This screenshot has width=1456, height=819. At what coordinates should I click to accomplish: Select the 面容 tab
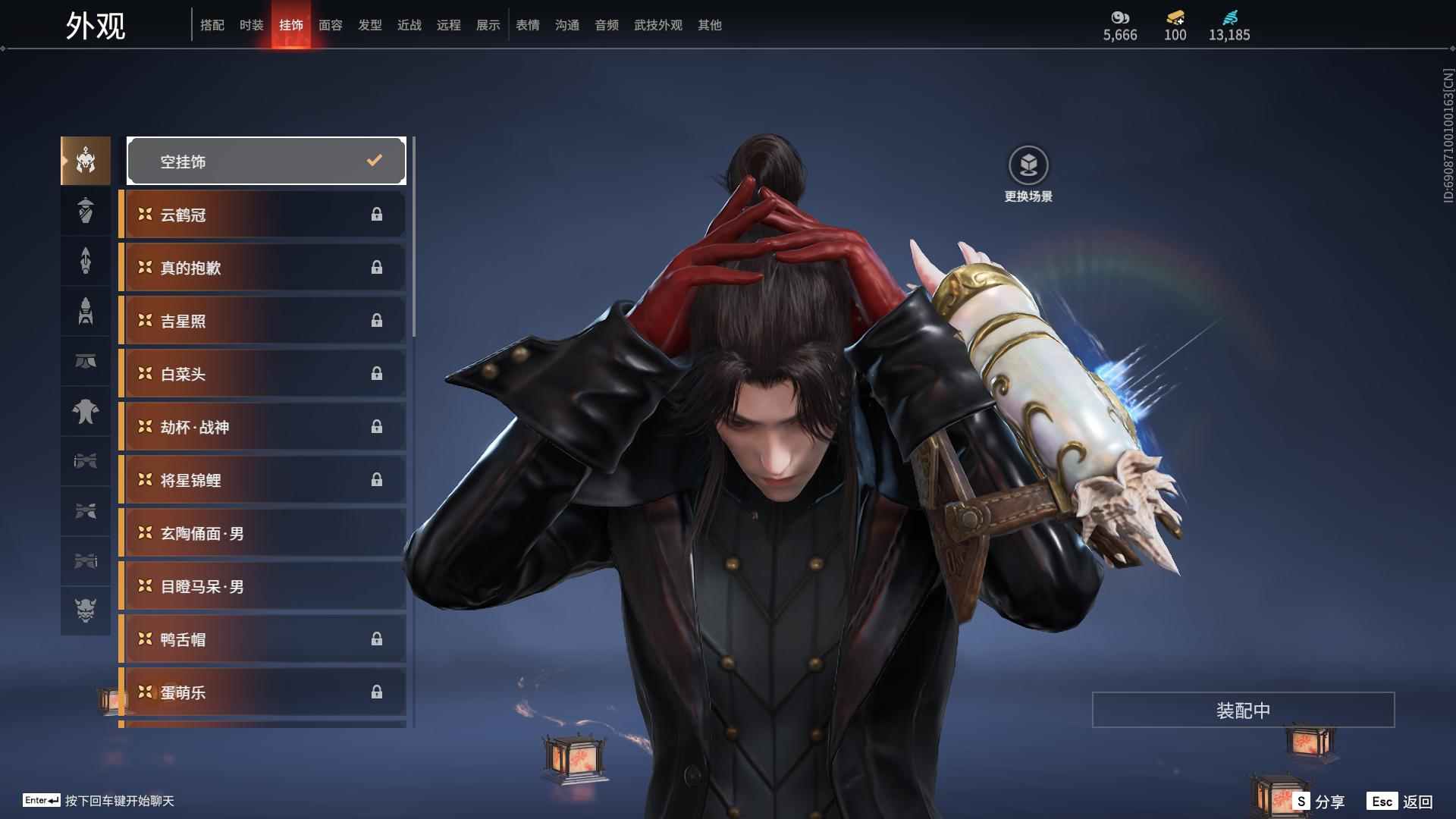click(x=330, y=25)
